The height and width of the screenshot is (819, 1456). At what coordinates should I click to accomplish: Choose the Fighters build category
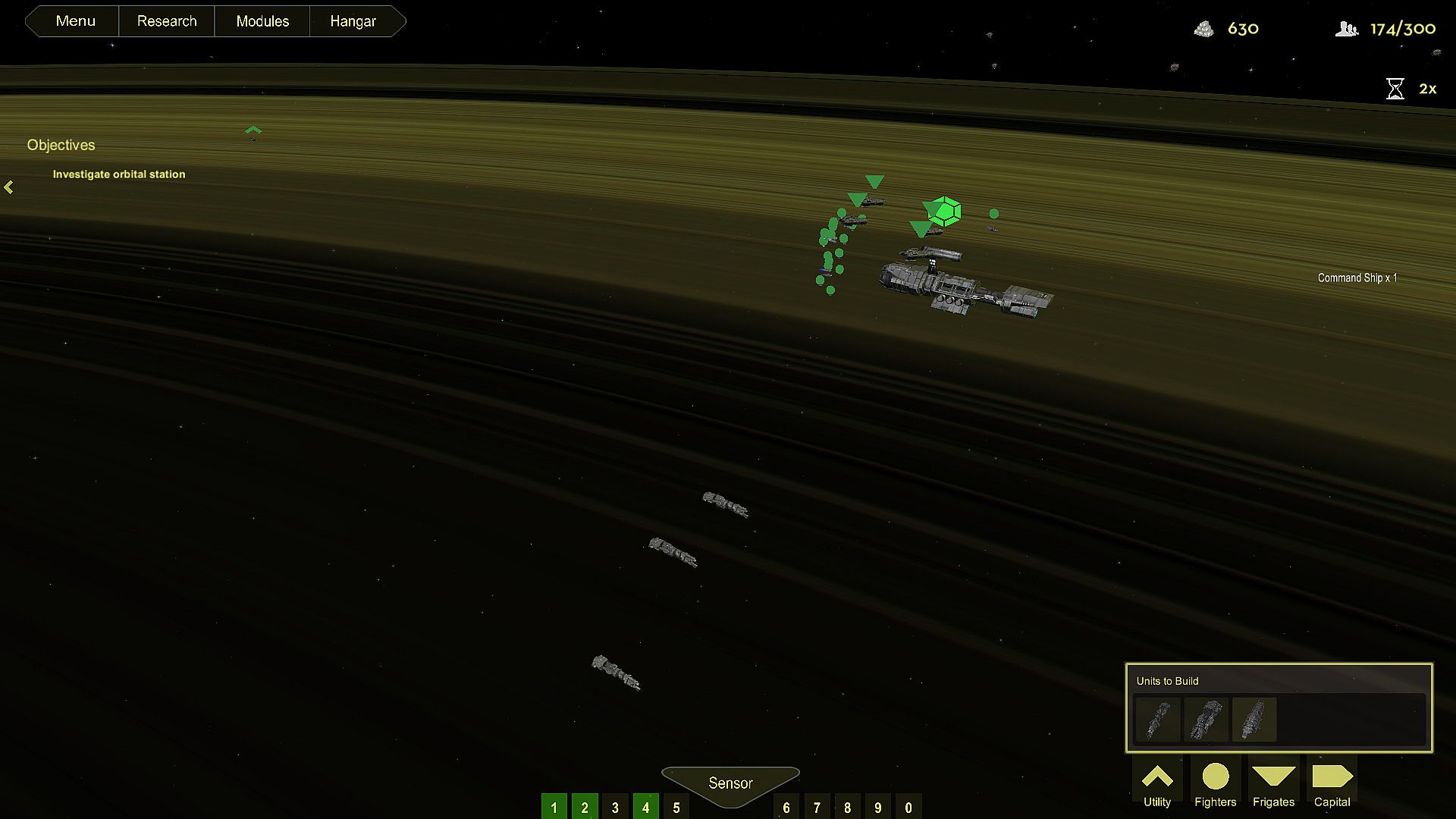(1215, 785)
